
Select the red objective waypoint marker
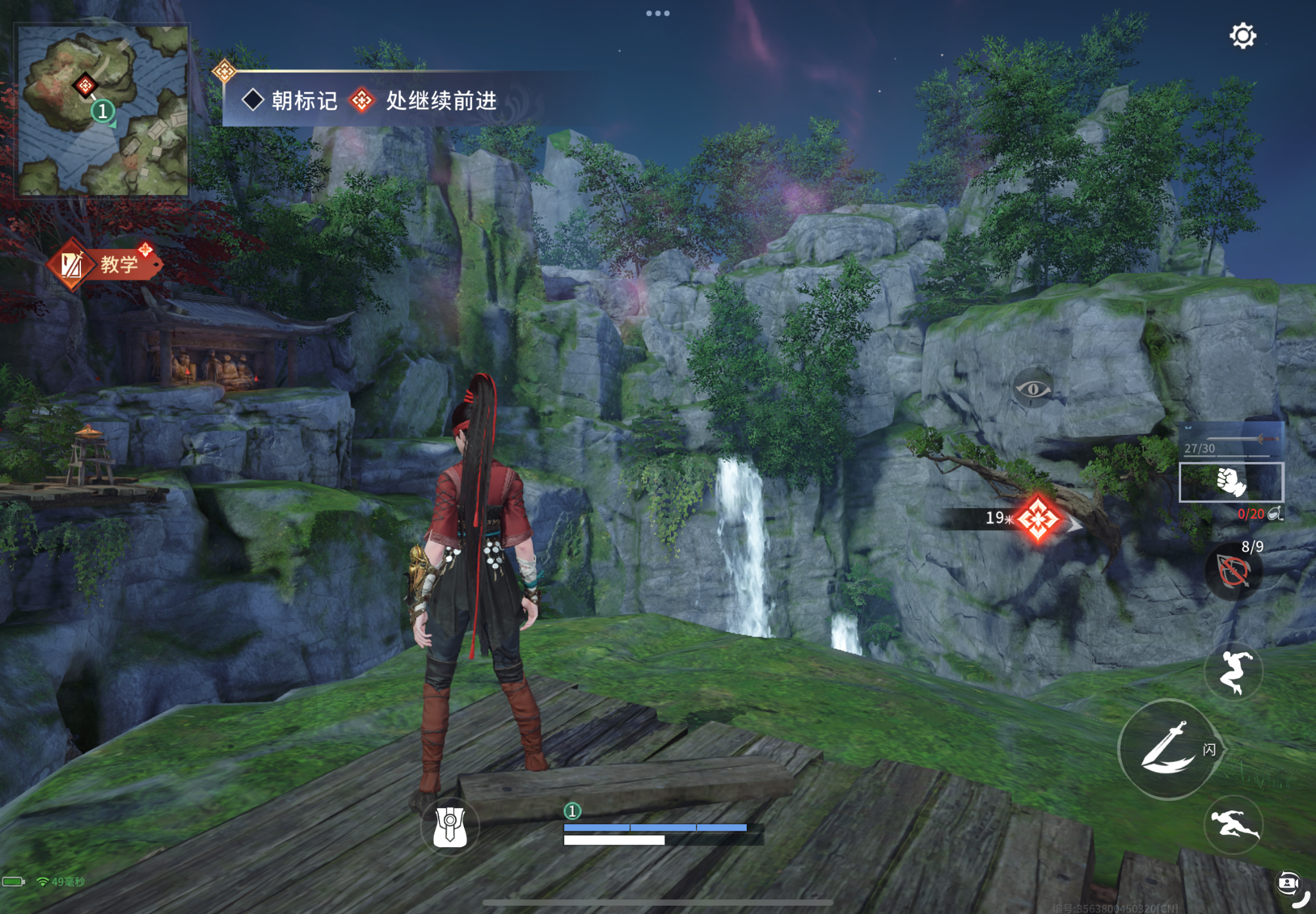click(x=1038, y=518)
